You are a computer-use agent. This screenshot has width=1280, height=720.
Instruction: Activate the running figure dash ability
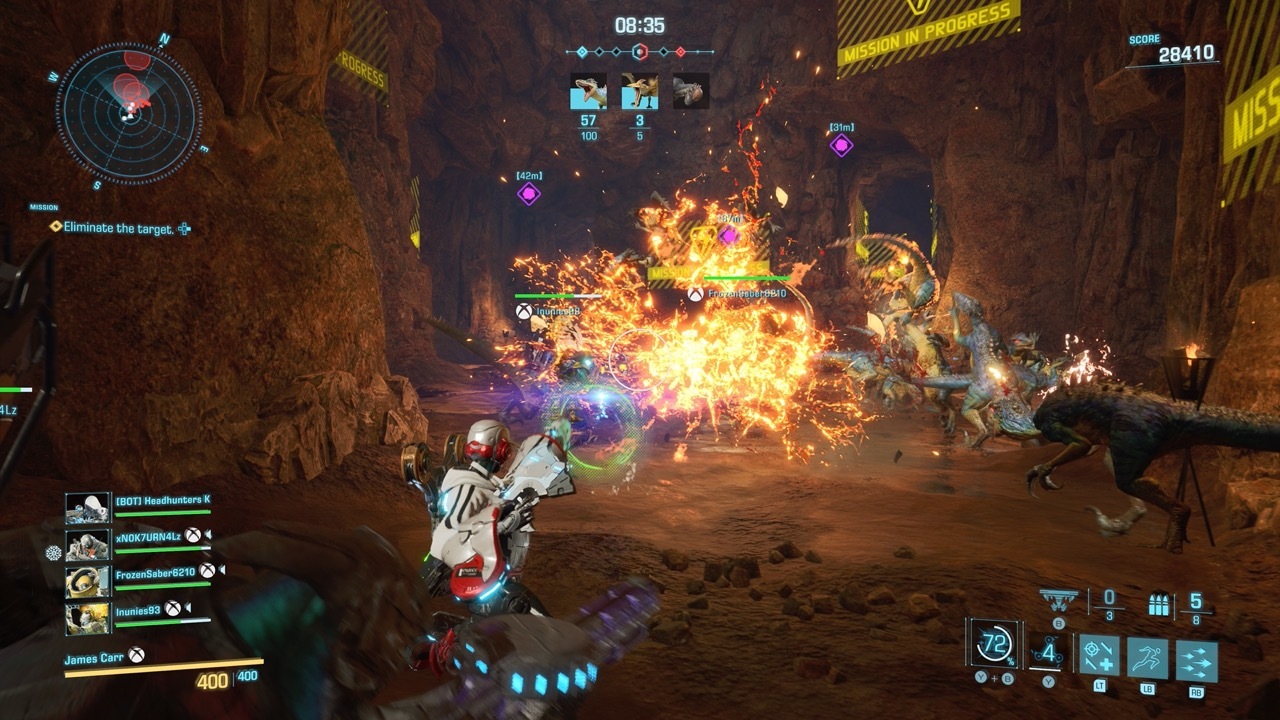(x=1147, y=659)
